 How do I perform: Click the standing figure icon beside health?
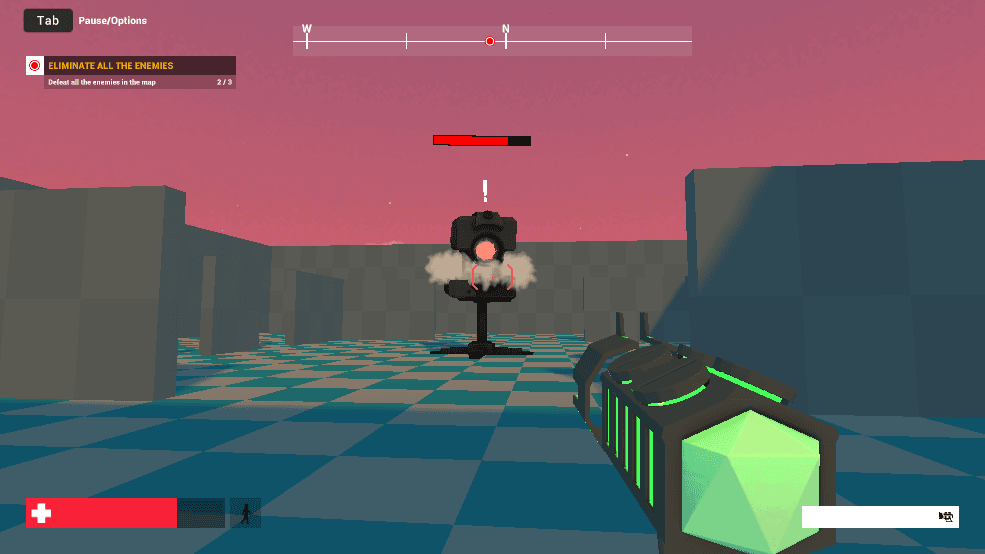245,513
